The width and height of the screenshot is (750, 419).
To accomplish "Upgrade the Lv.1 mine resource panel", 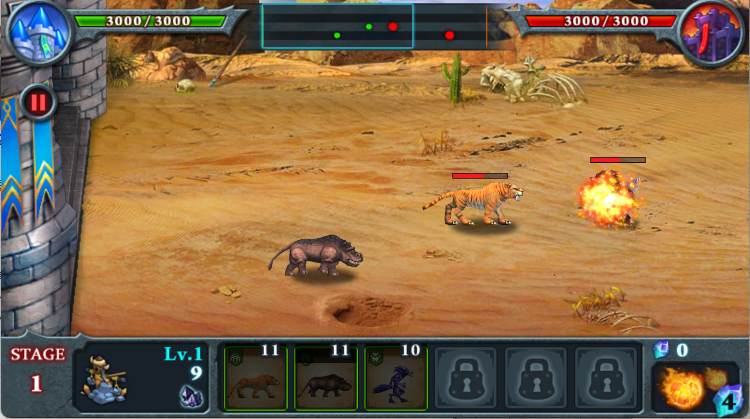I will click(140, 379).
